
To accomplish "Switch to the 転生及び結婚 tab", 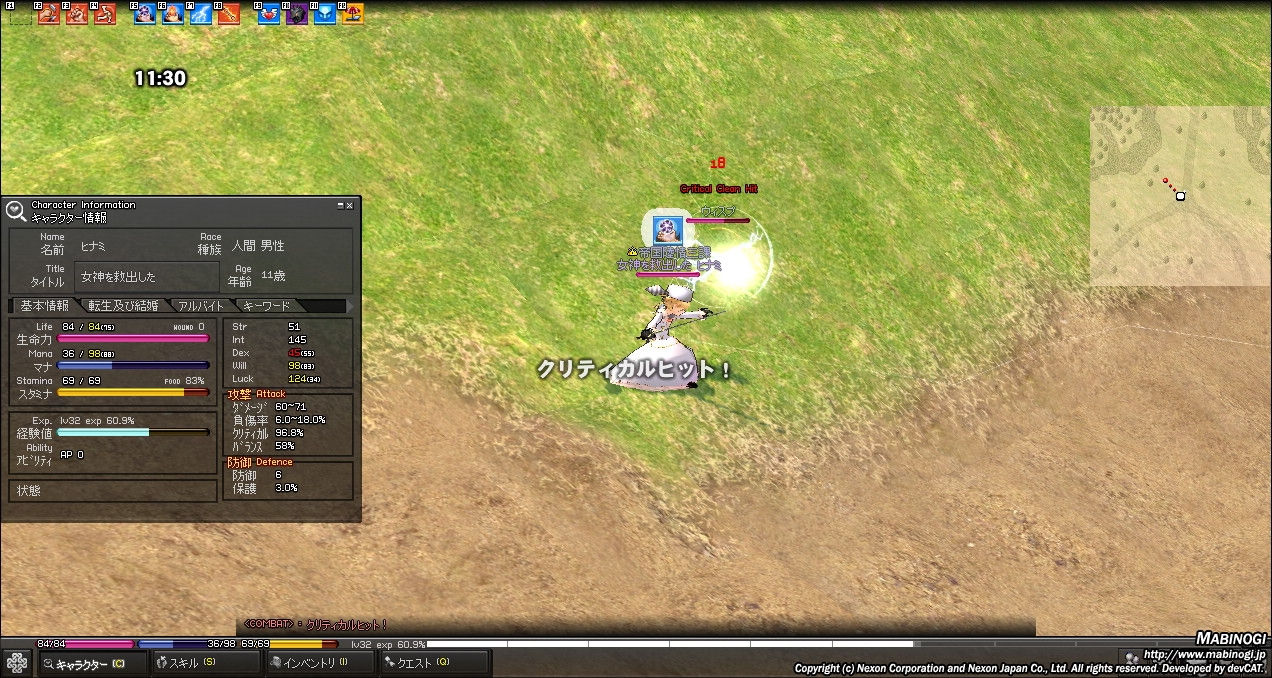I will point(122,306).
